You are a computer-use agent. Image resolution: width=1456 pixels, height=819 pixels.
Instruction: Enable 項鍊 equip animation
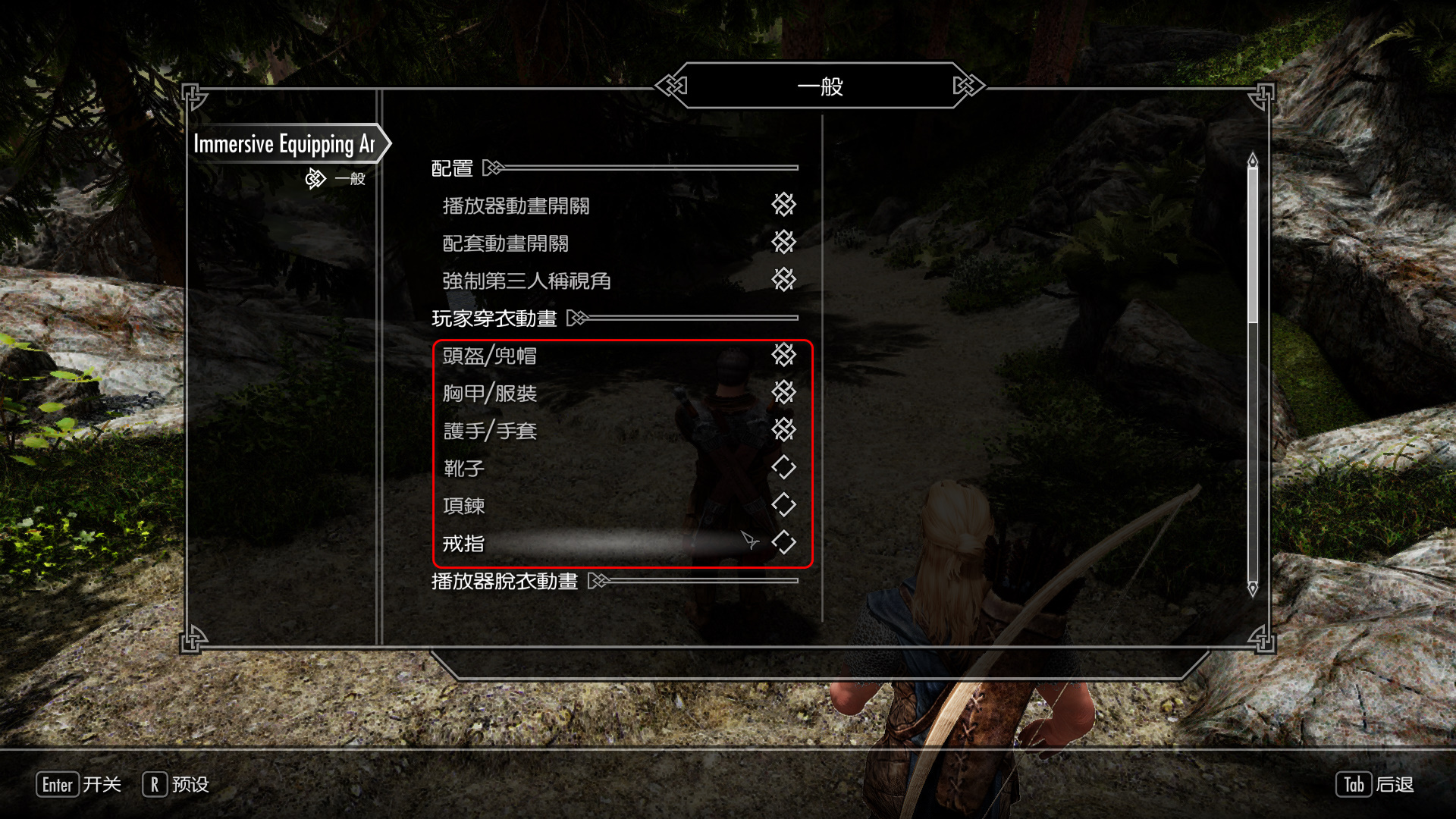(x=783, y=504)
